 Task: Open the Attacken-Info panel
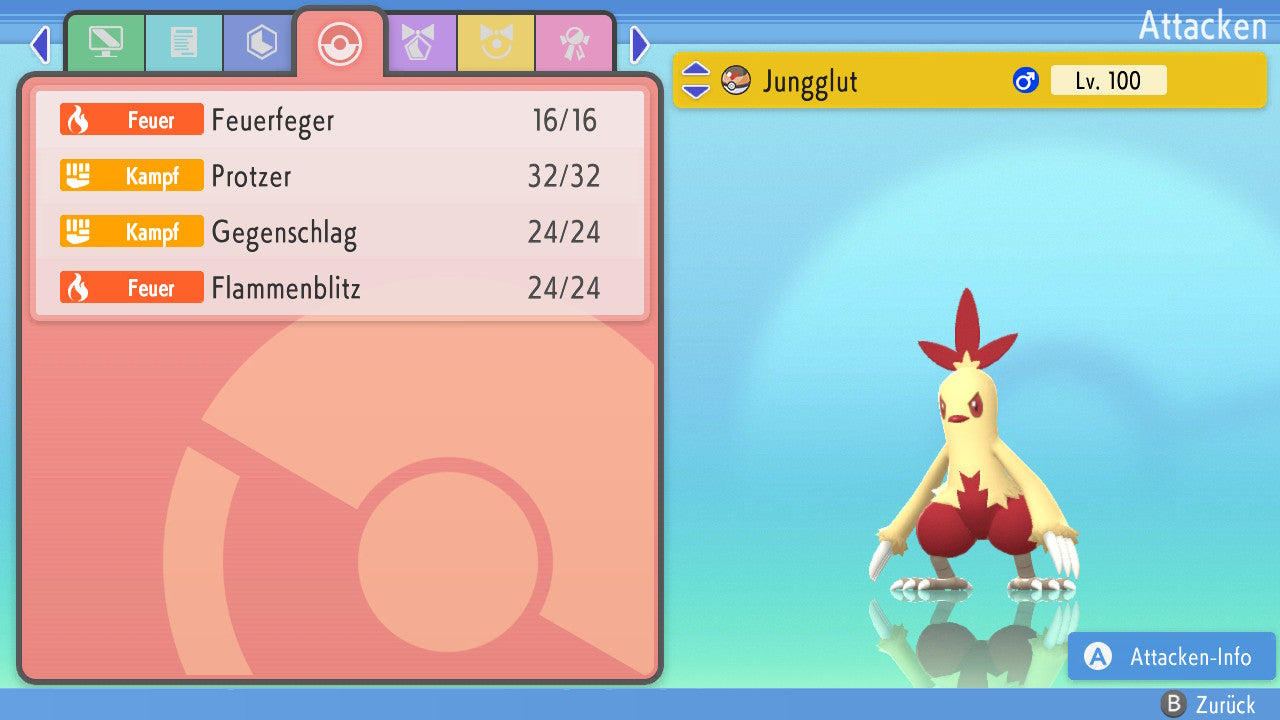click(1172, 657)
